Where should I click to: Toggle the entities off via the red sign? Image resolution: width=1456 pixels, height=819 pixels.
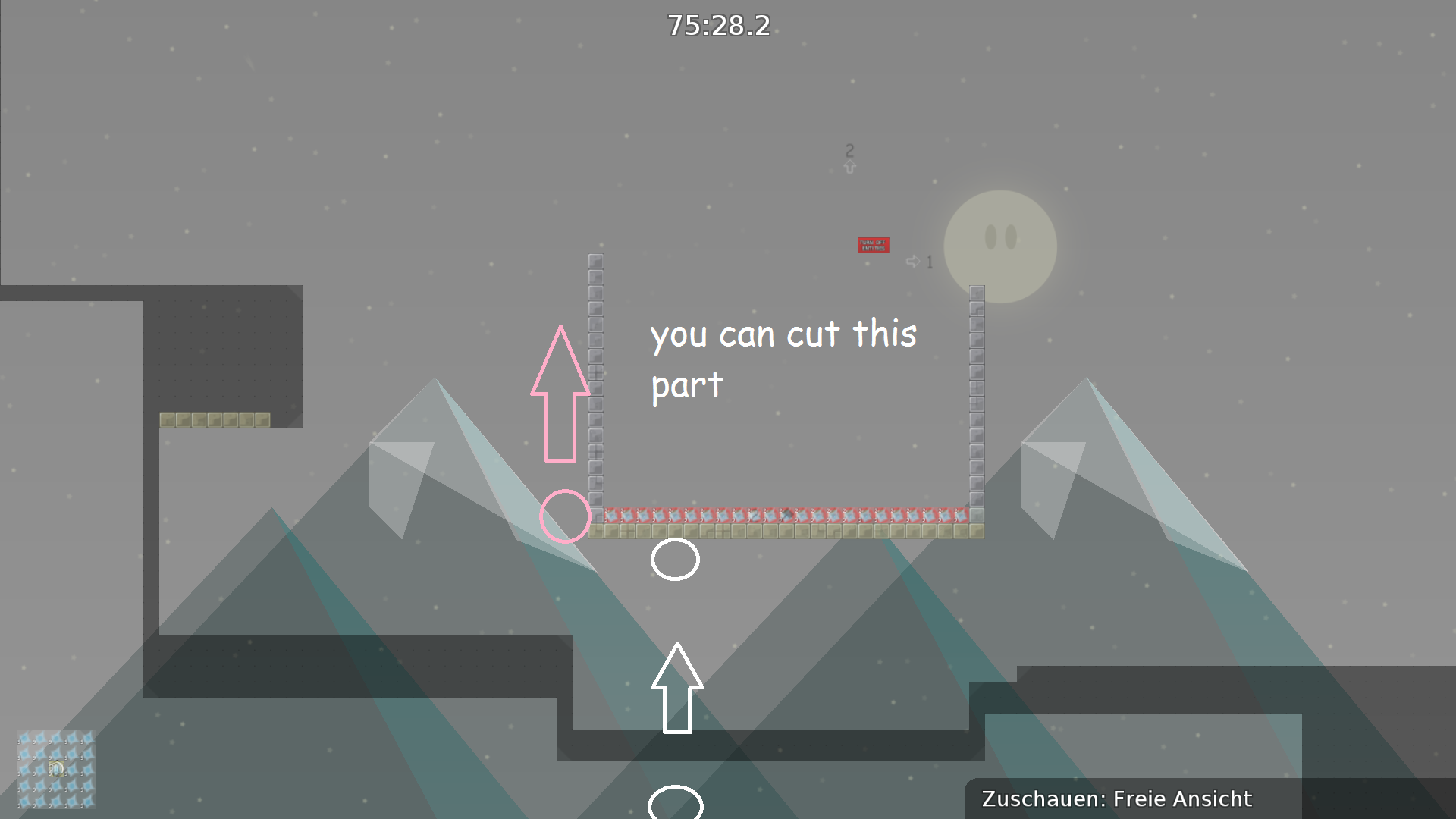coord(874,245)
